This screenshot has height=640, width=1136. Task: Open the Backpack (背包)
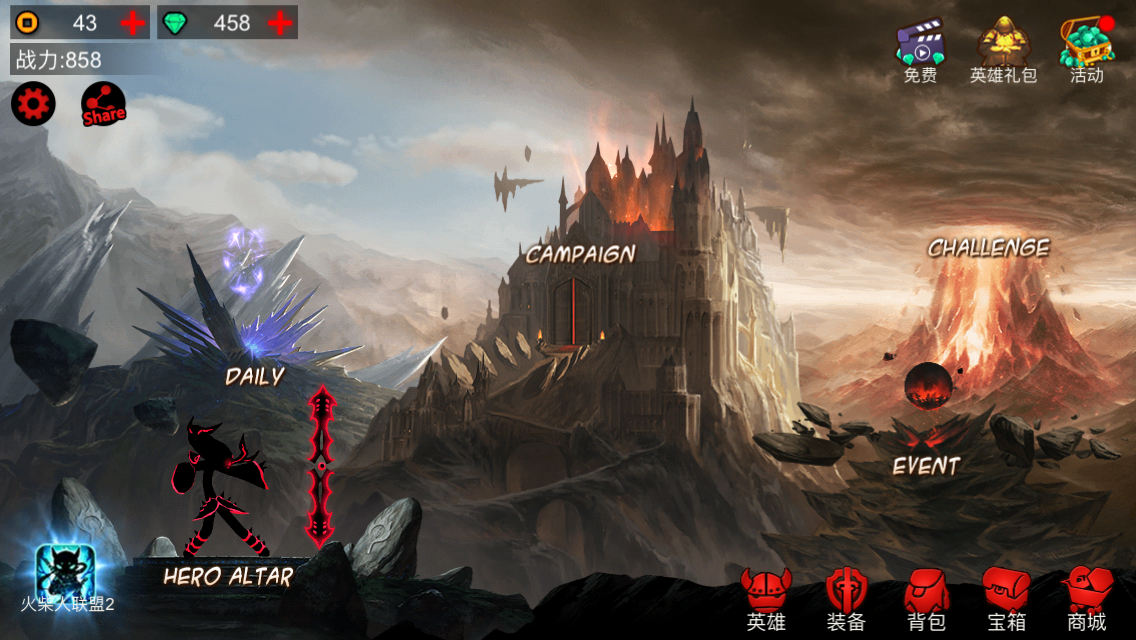pos(926,600)
